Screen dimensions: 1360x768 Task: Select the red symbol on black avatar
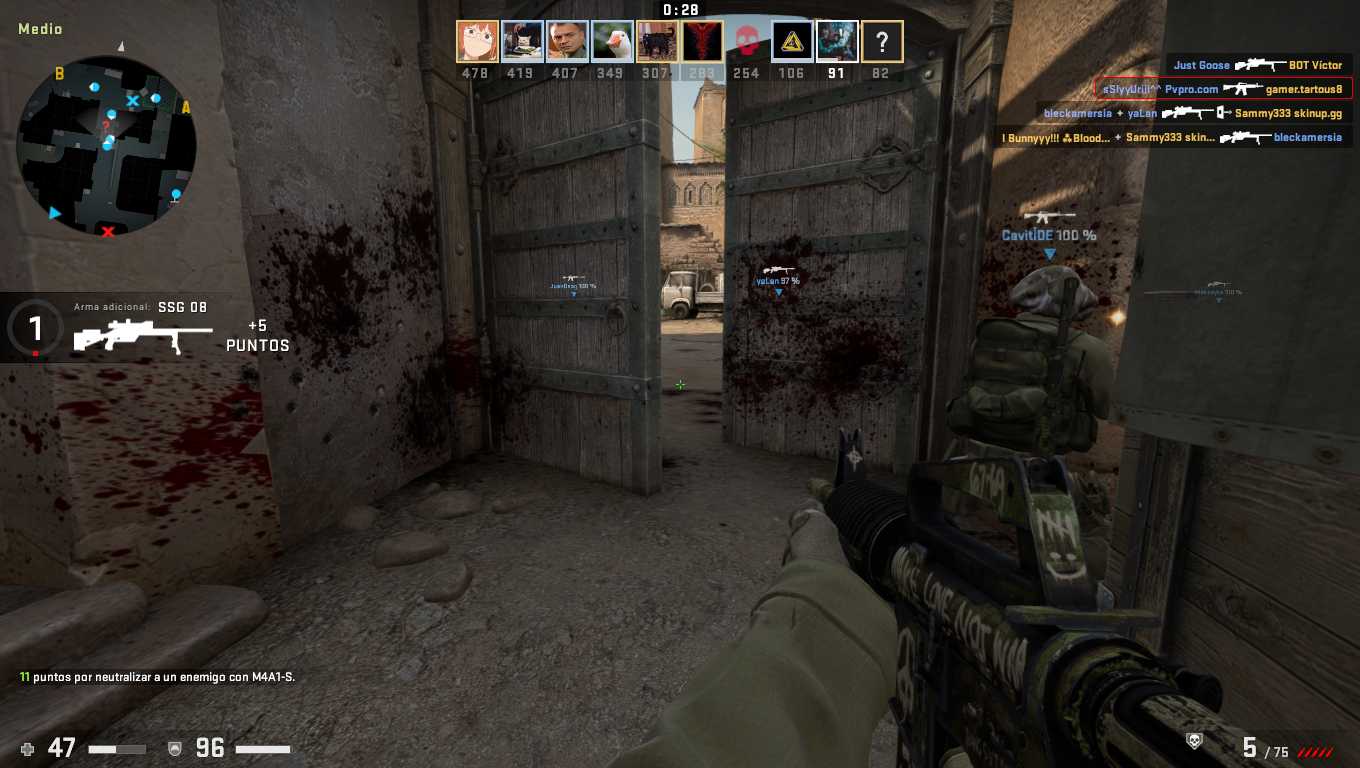(x=702, y=42)
